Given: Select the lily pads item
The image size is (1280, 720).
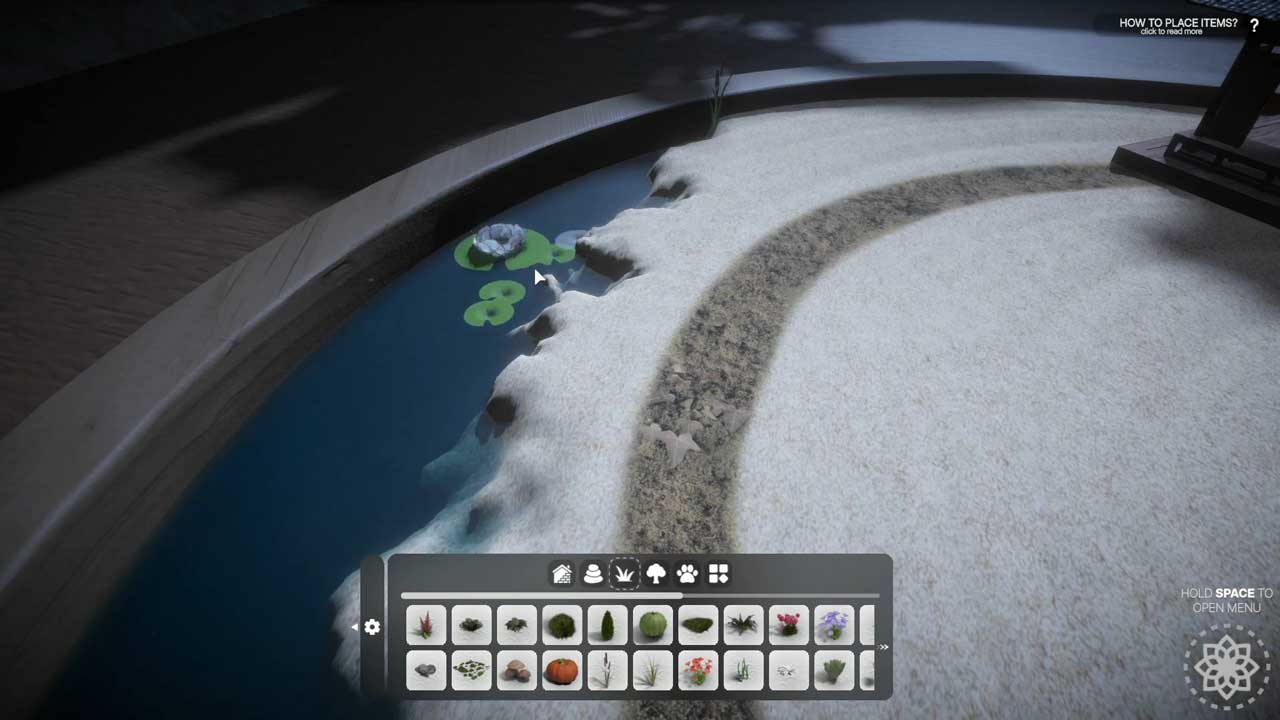Looking at the screenshot, I should [471, 670].
